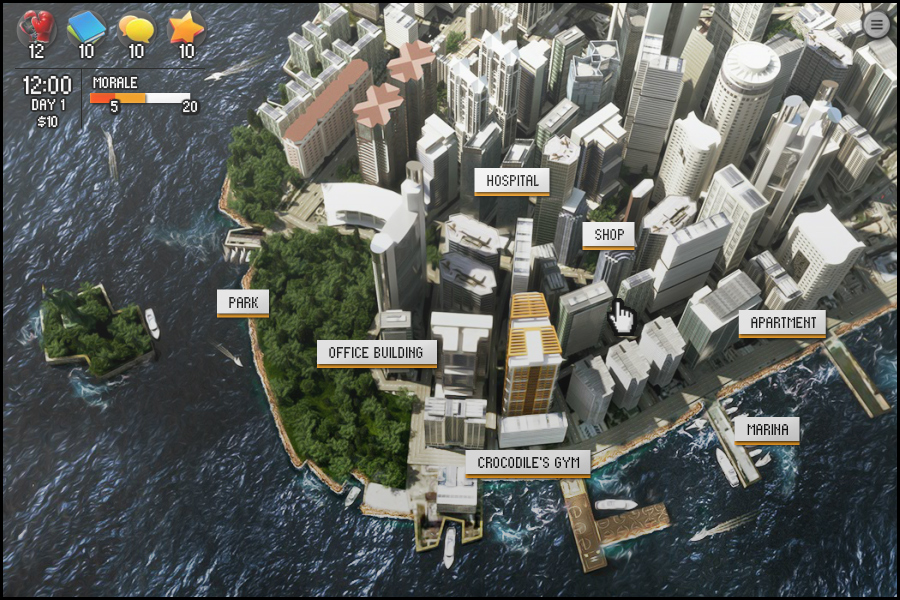Travel to the Hospital location label
Image resolution: width=900 pixels, height=600 pixels.
click(512, 181)
